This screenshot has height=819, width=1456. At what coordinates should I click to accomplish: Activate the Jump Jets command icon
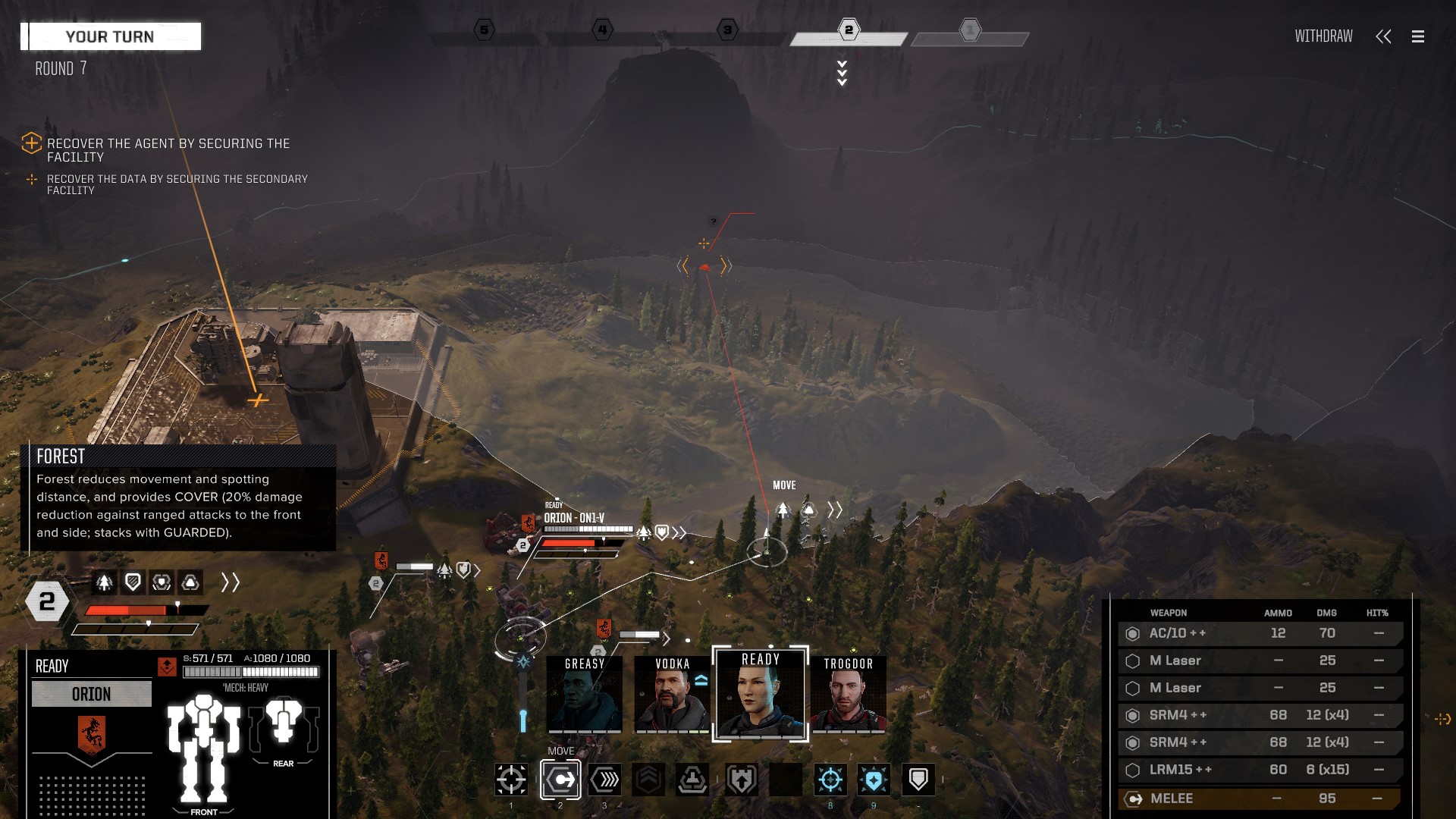click(x=693, y=779)
